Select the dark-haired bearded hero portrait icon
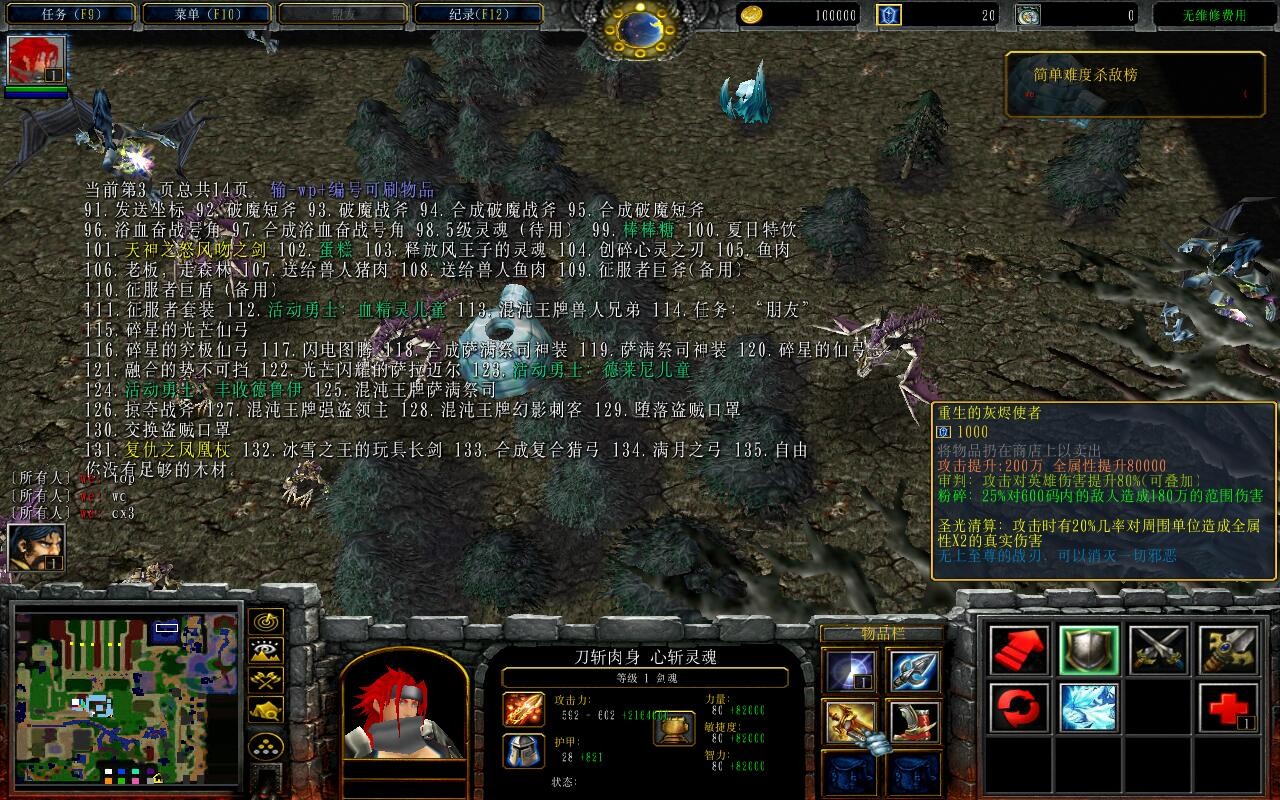1280x800 pixels. pos(37,548)
